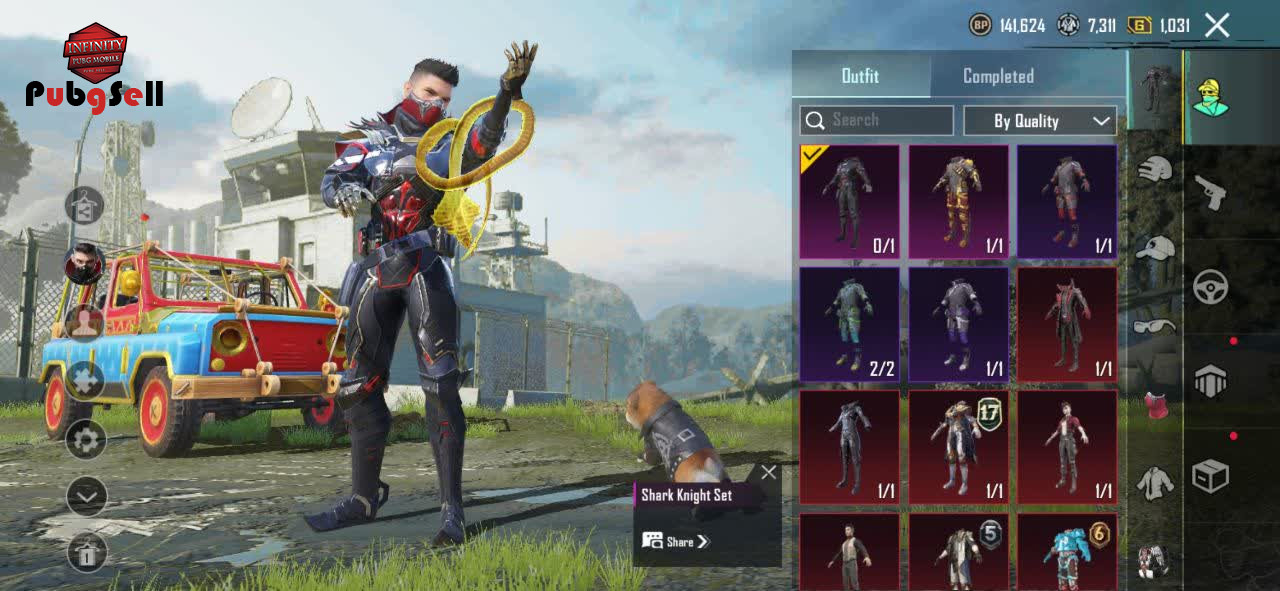
Task: Show vehicle skins via steering wheel icon
Action: pos(1211,287)
